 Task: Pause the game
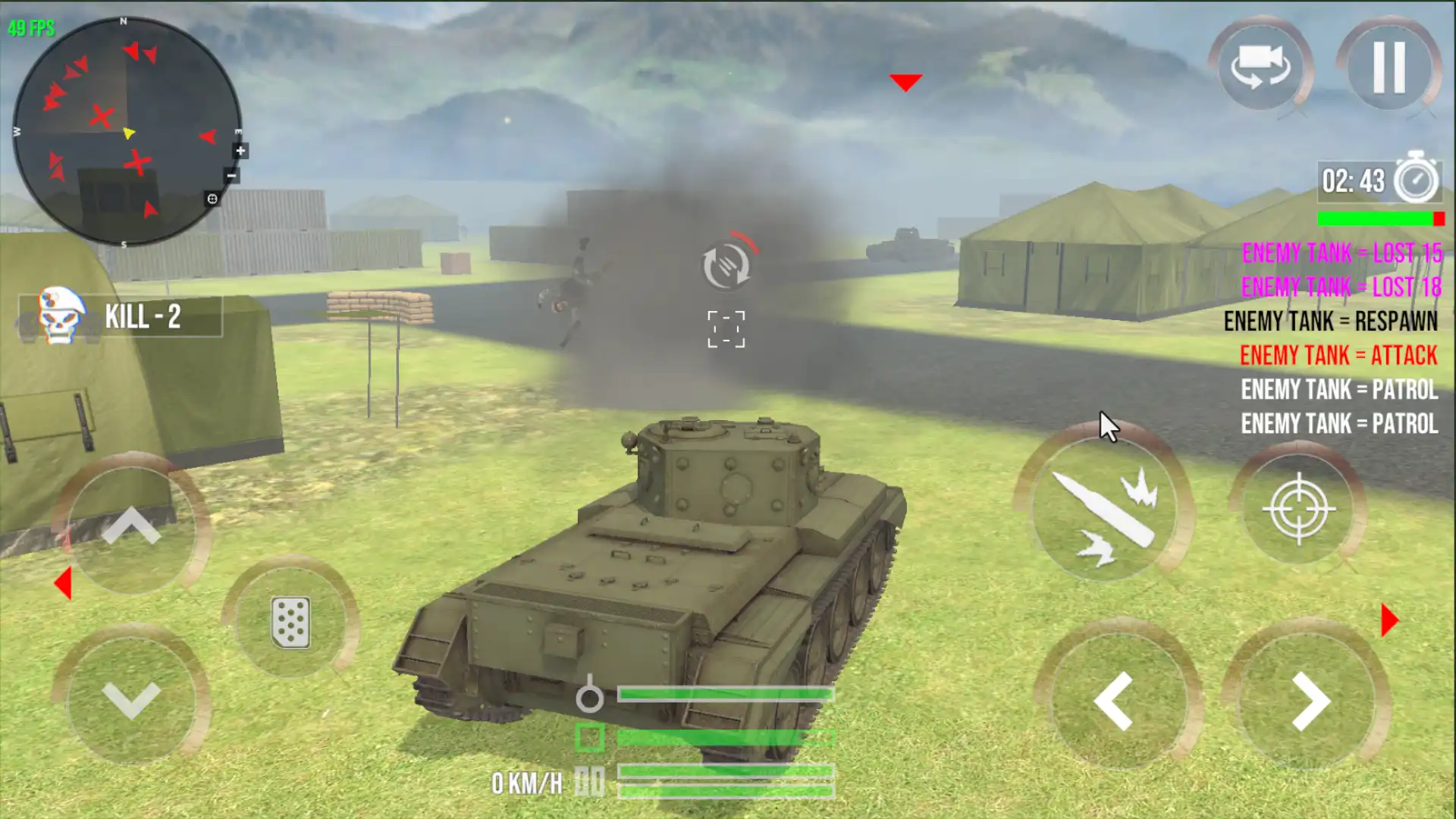(x=1389, y=67)
